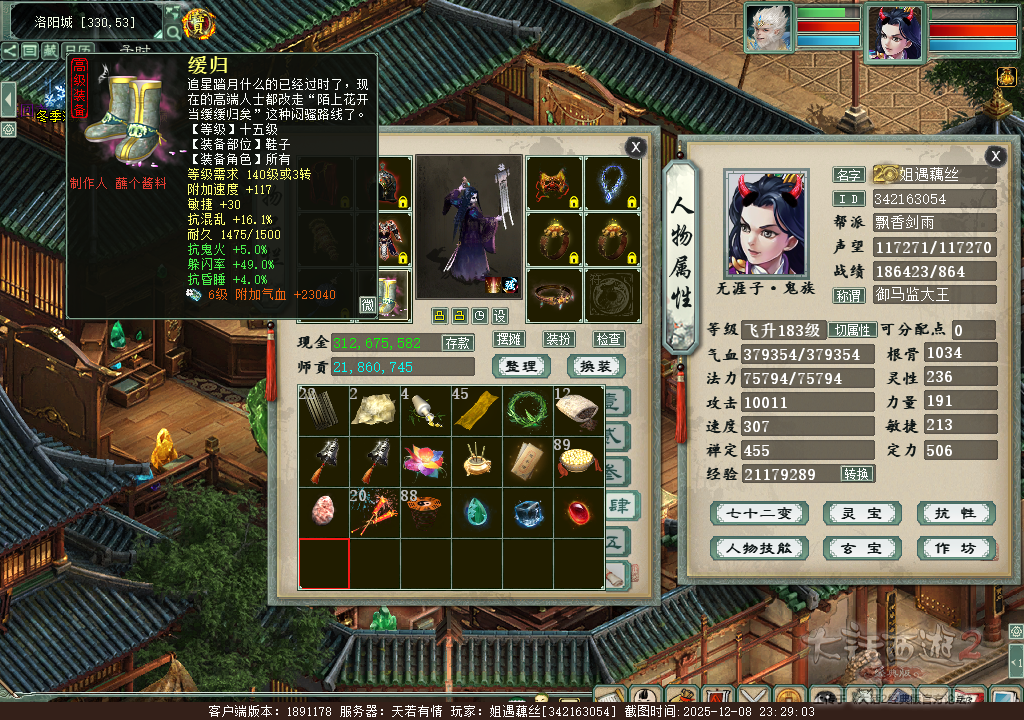Image resolution: width=1024 pixels, height=720 pixels.
Task: Switch to bag page 肆
Action: click(620, 507)
